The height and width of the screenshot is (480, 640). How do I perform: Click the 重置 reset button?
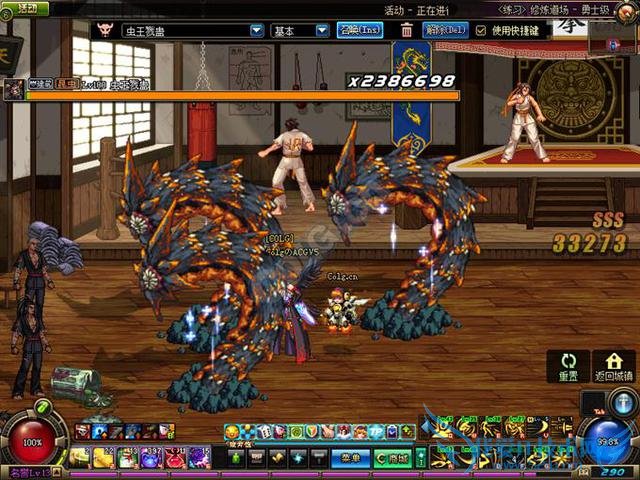[x=568, y=367]
